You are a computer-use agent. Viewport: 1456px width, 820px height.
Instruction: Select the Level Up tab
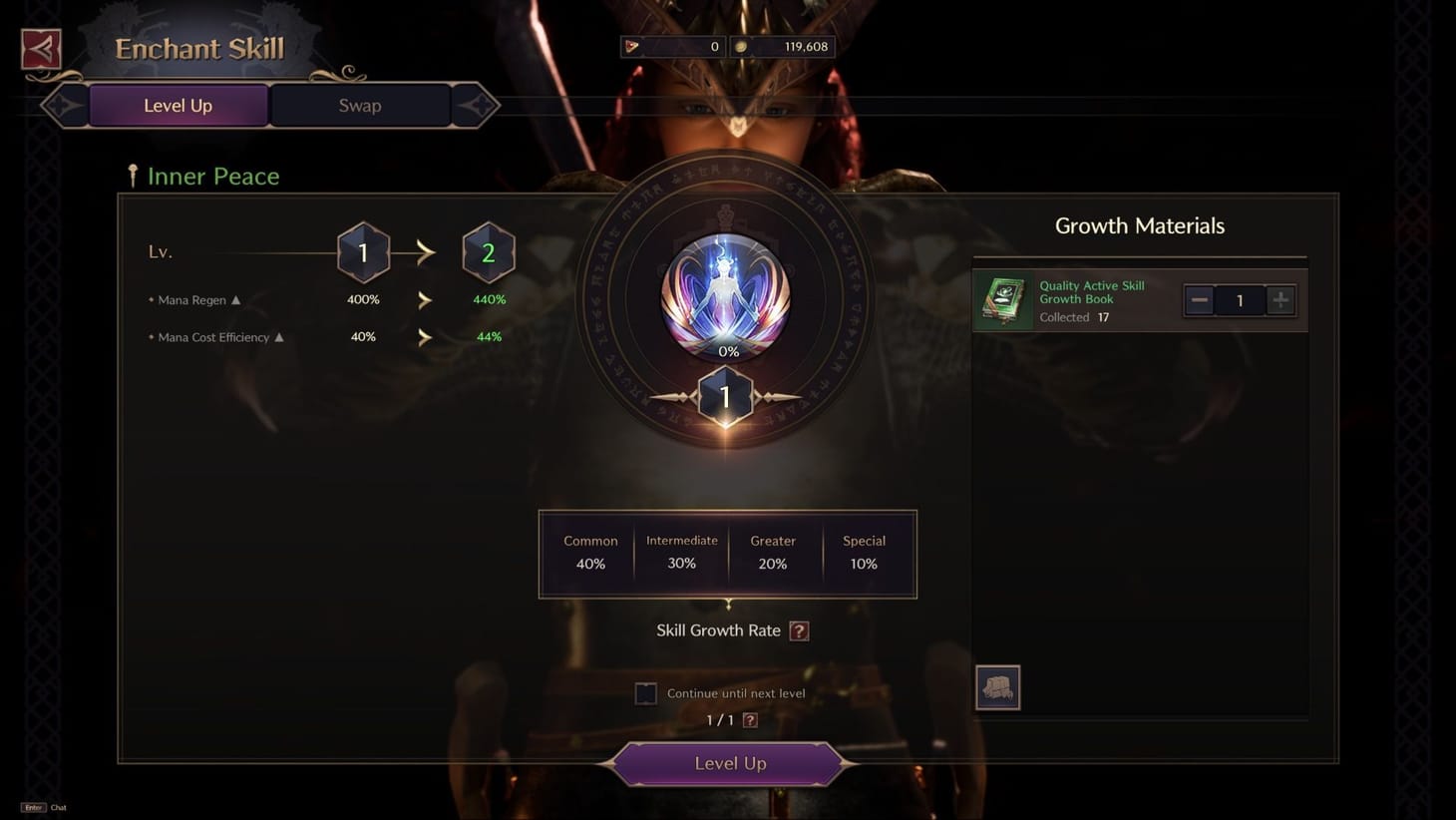click(178, 105)
